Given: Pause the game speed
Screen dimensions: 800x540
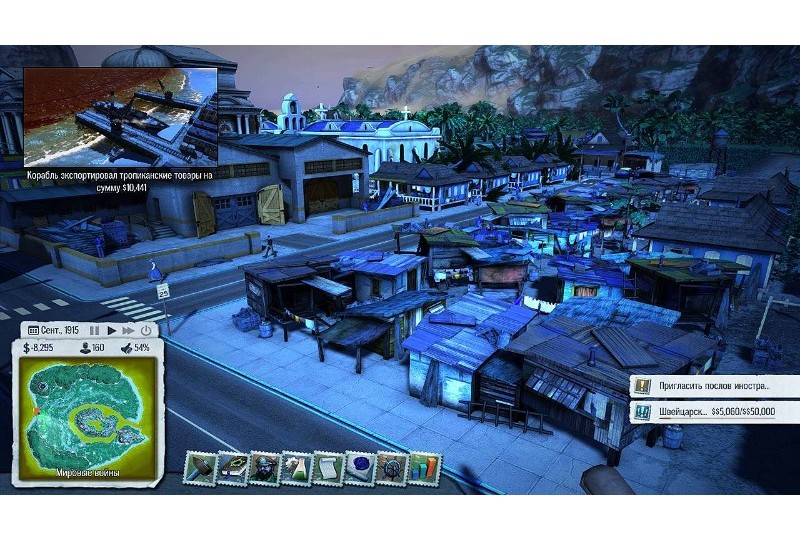Looking at the screenshot, I should coord(95,329).
